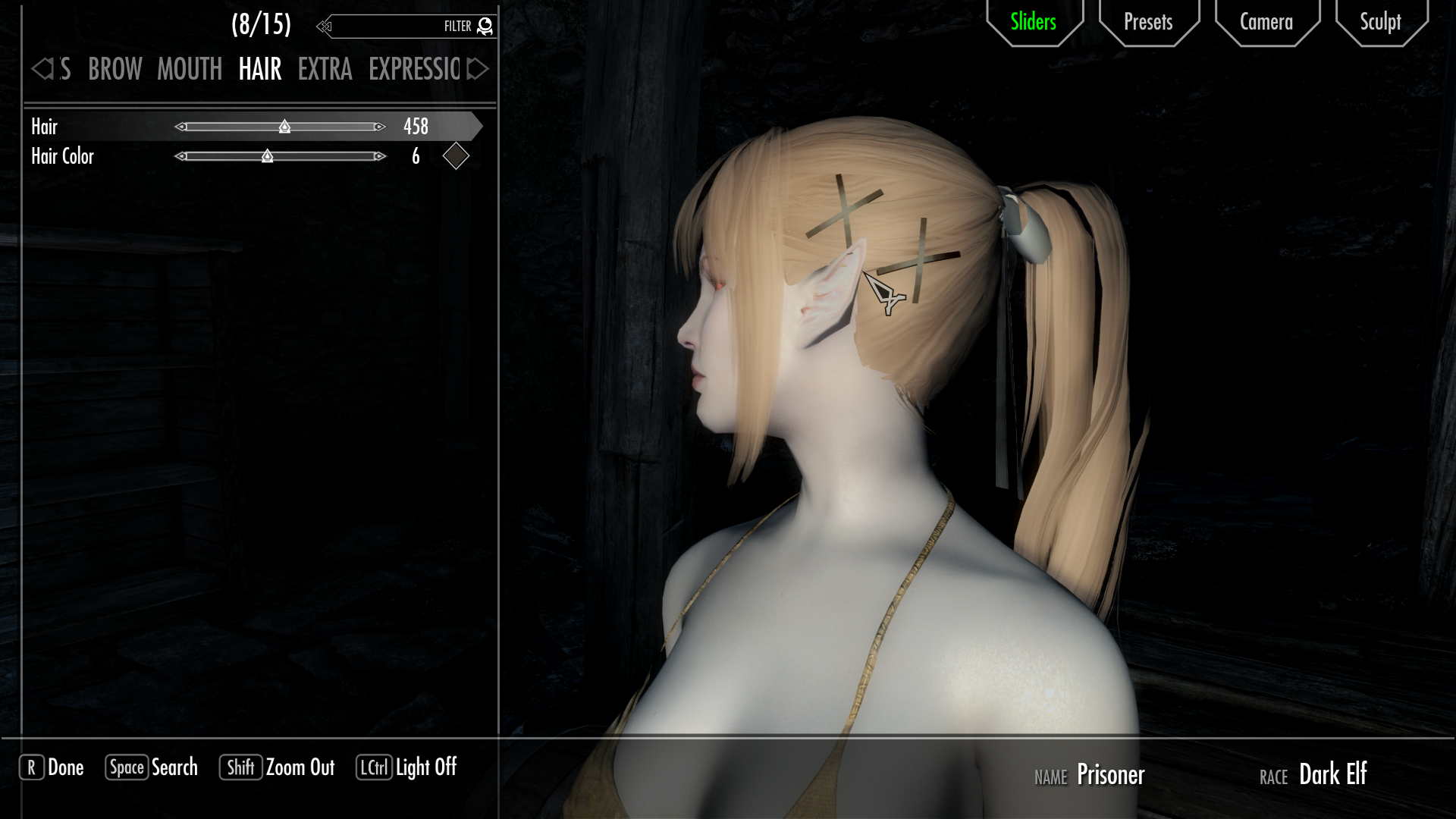Increase Hair Color with right slider arrow
1456x819 pixels.
click(380, 156)
